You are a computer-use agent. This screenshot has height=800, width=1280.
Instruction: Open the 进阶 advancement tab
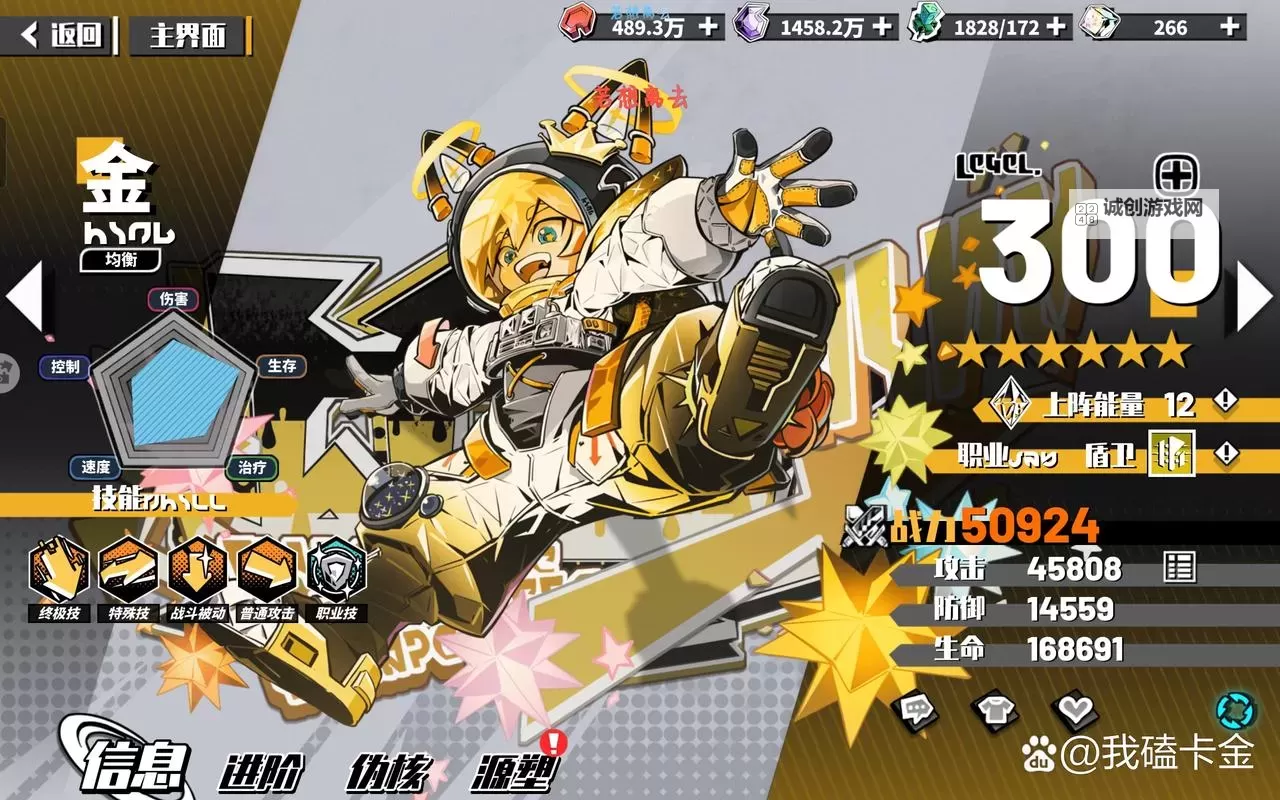click(x=262, y=772)
